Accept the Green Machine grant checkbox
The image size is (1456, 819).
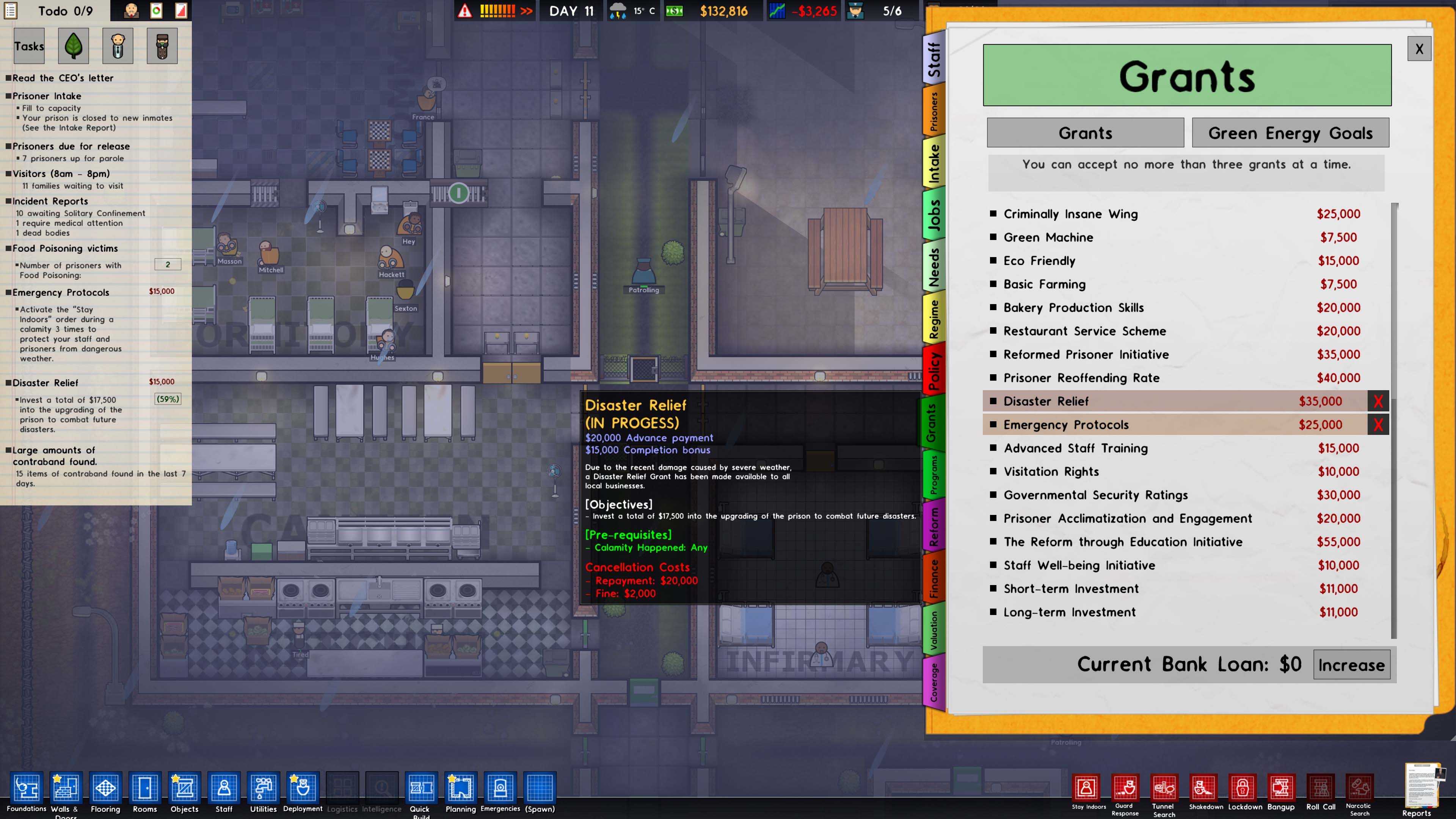point(993,237)
